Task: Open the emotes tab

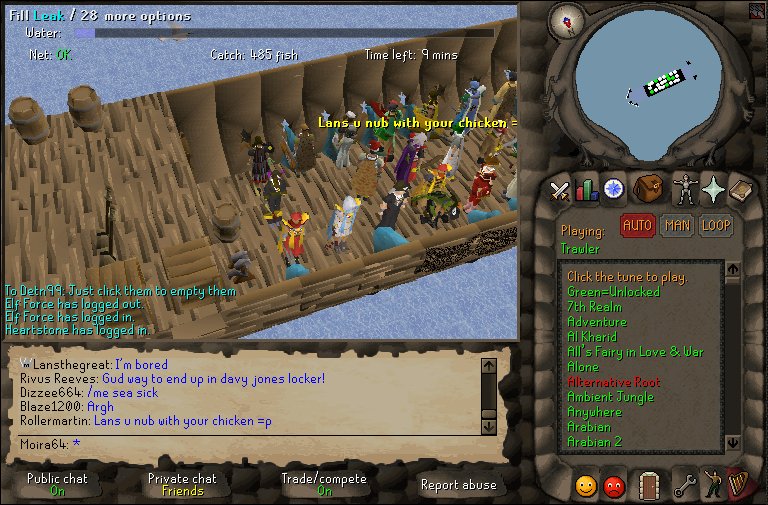Action: (x=713, y=486)
